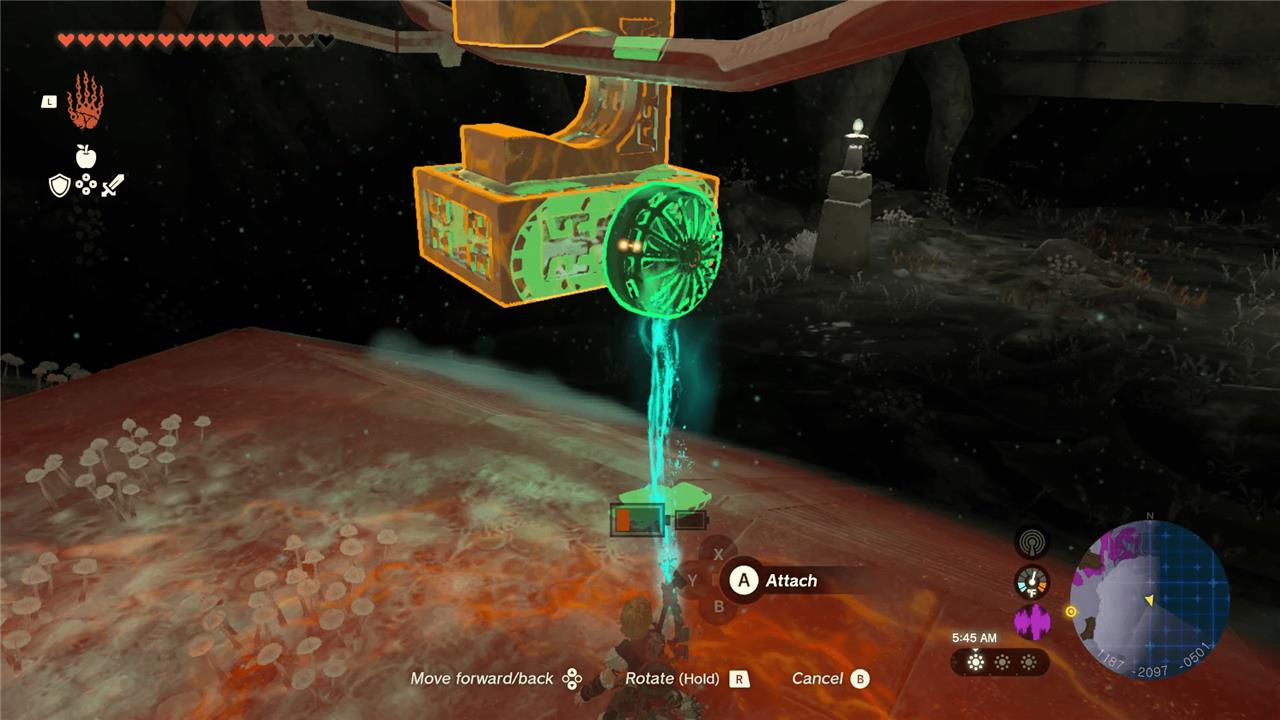This screenshot has height=720, width=1280.
Task: Activate the sensor signal icon
Action: tap(1031, 543)
